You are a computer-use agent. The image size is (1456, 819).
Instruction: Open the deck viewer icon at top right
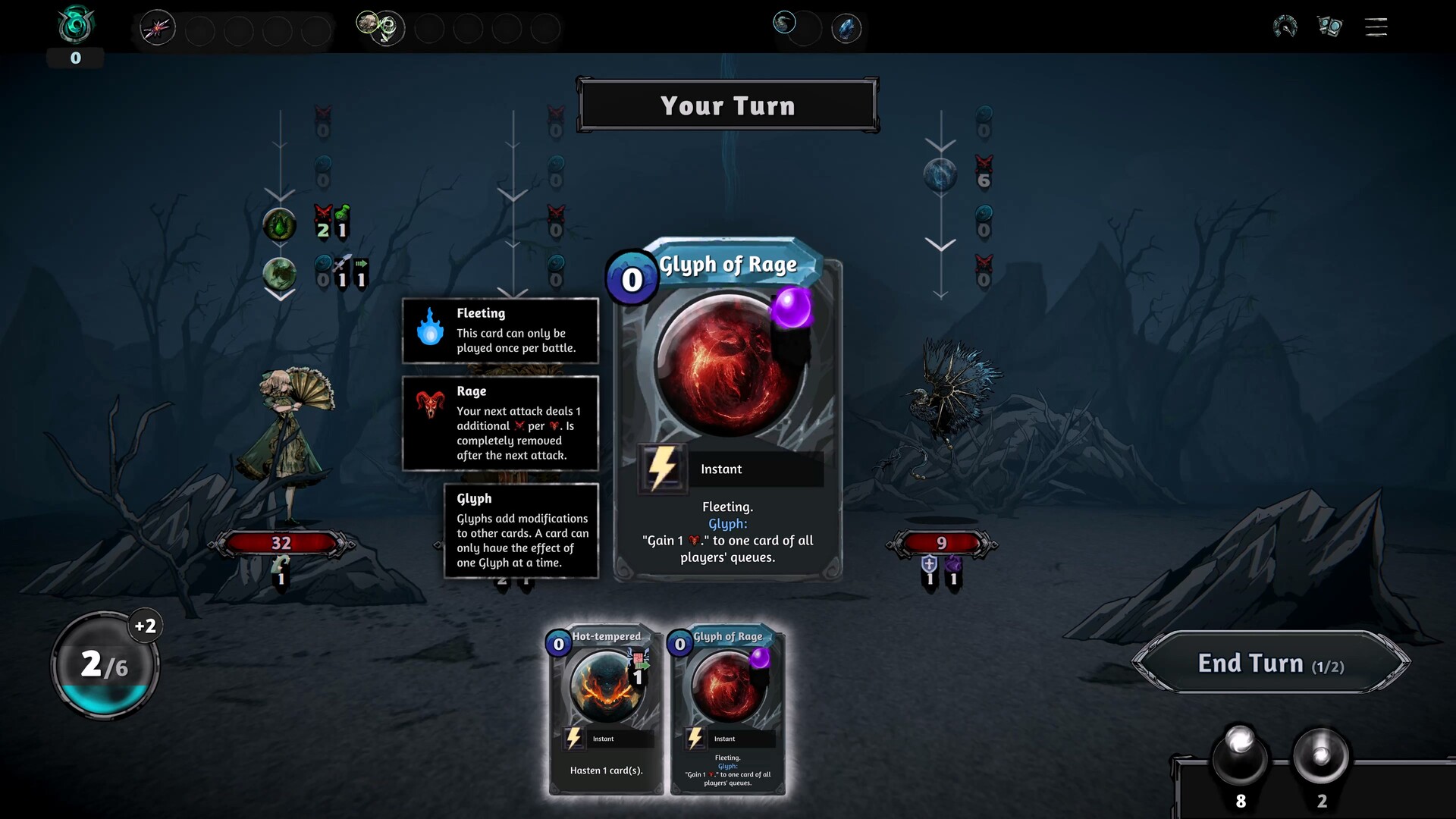click(x=1330, y=27)
